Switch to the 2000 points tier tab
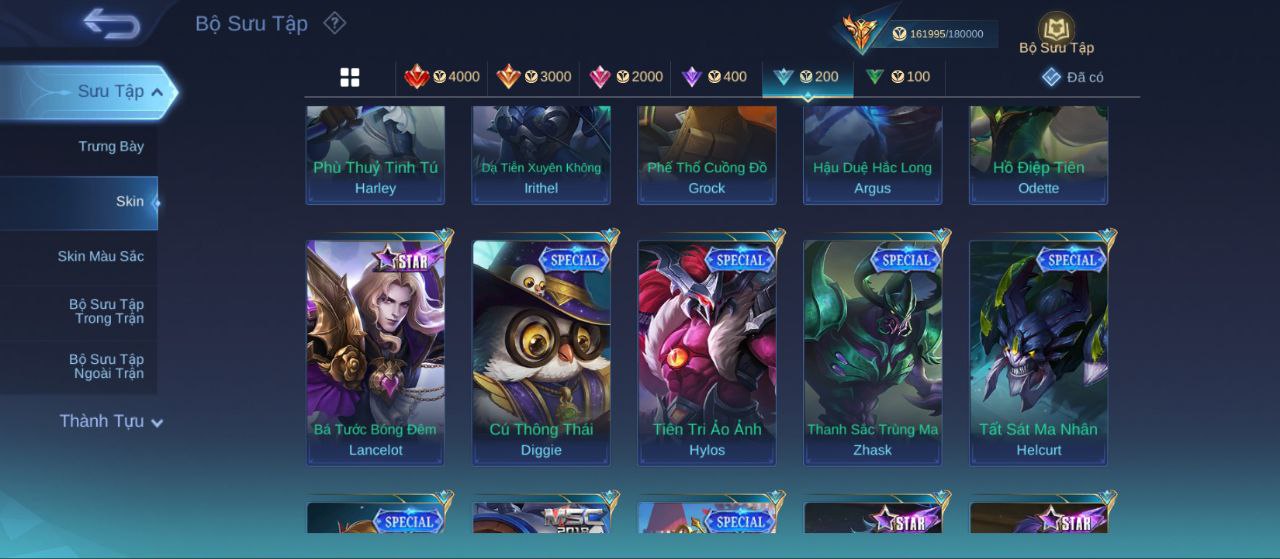Viewport: 1280px width, 559px height. tap(626, 77)
